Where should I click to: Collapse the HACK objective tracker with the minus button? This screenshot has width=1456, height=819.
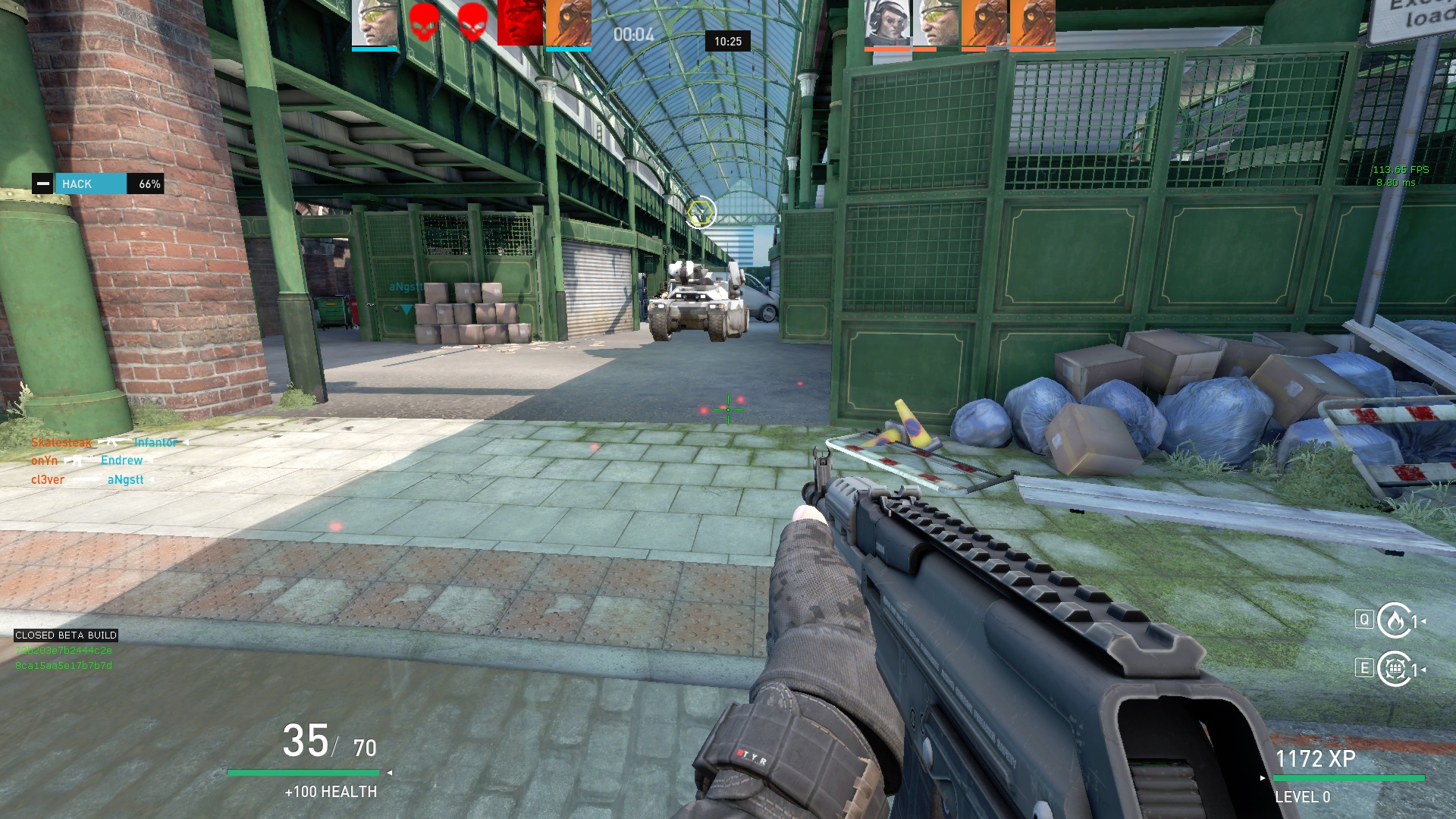pyautogui.click(x=43, y=184)
